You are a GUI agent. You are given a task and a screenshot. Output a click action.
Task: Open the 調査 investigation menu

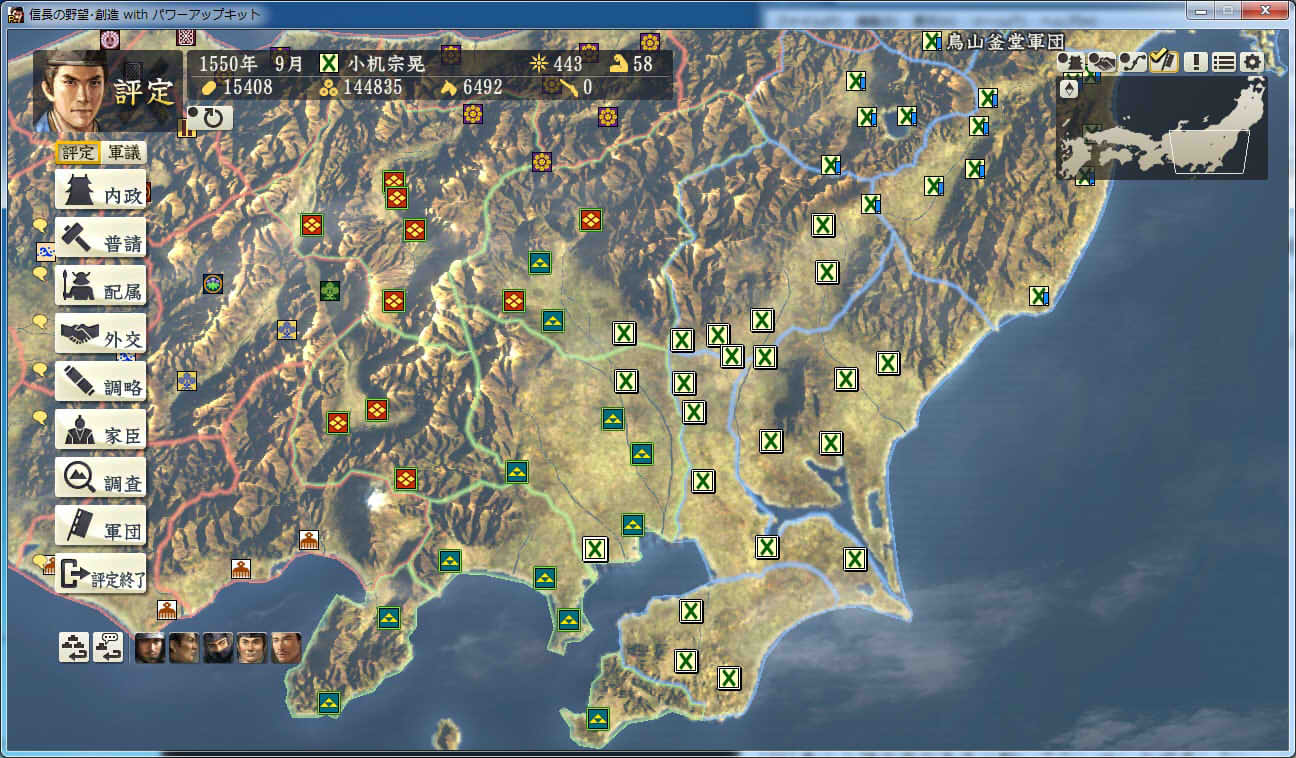(100, 479)
